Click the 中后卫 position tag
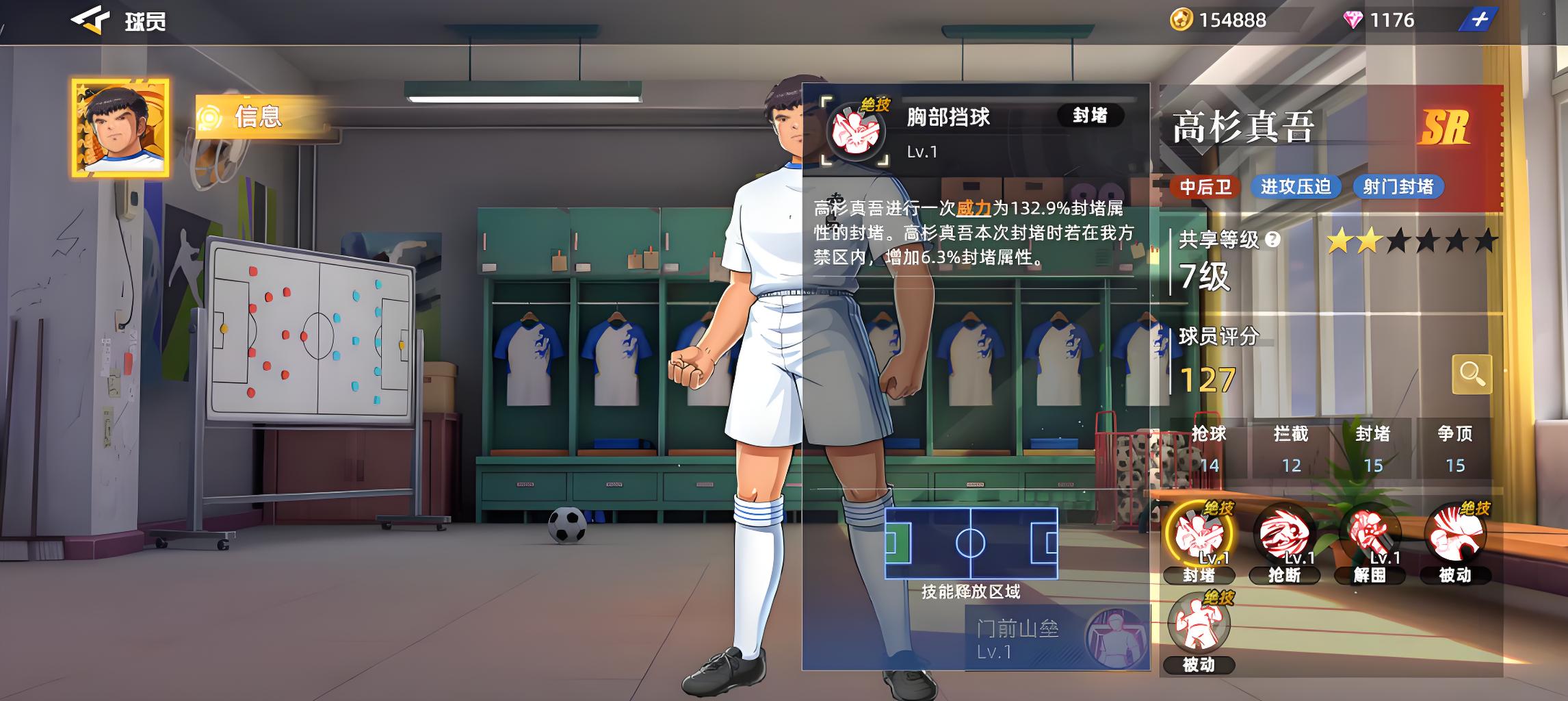The height and width of the screenshot is (701, 1568). point(1205,187)
